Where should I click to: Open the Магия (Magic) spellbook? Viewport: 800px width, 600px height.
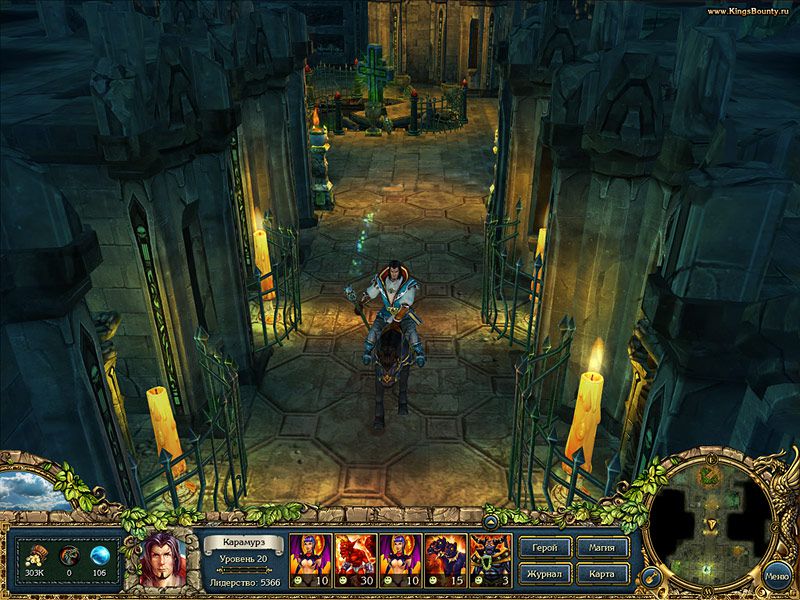tap(603, 548)
